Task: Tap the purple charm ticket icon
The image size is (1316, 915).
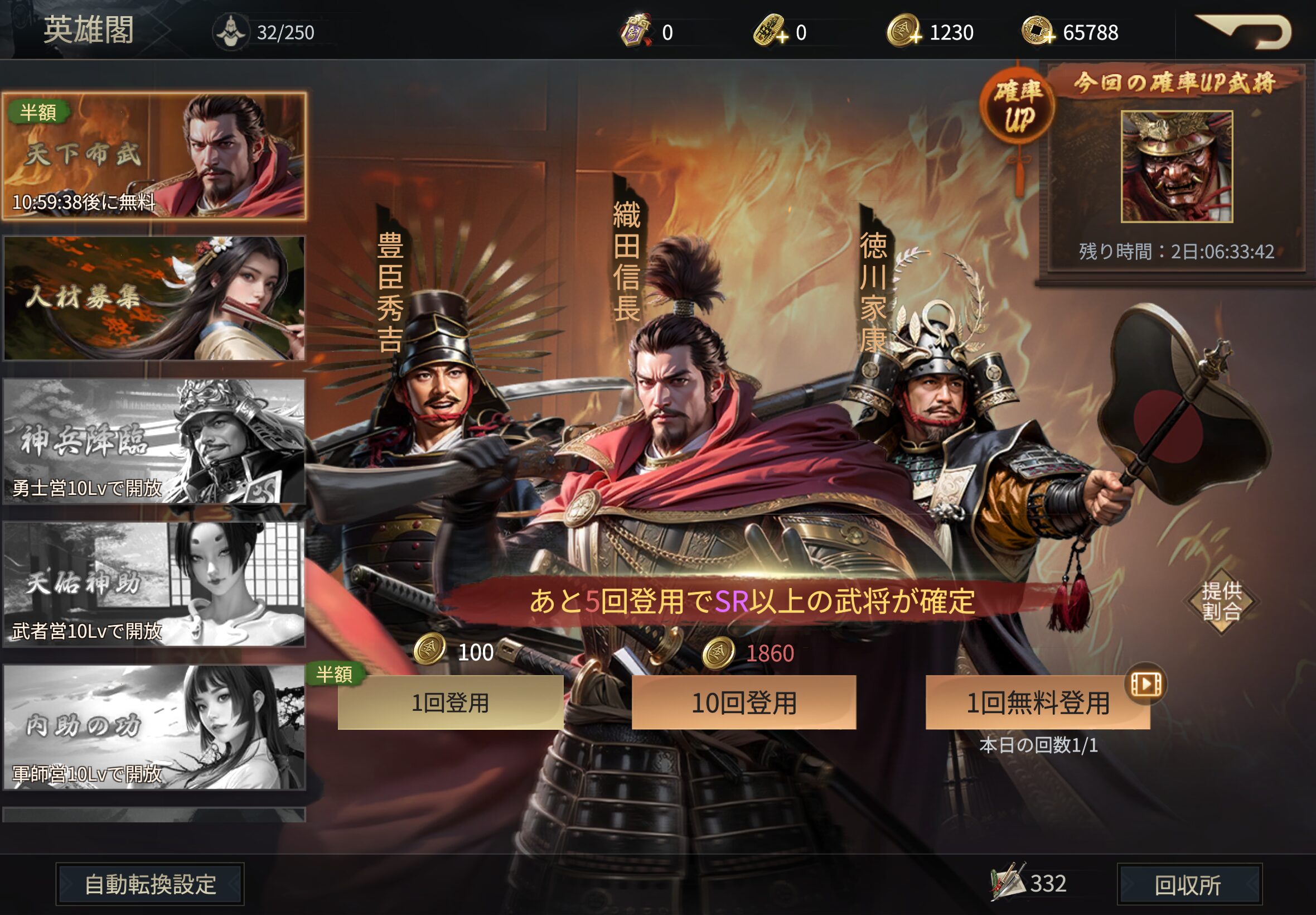Action: tap(635, 32)
